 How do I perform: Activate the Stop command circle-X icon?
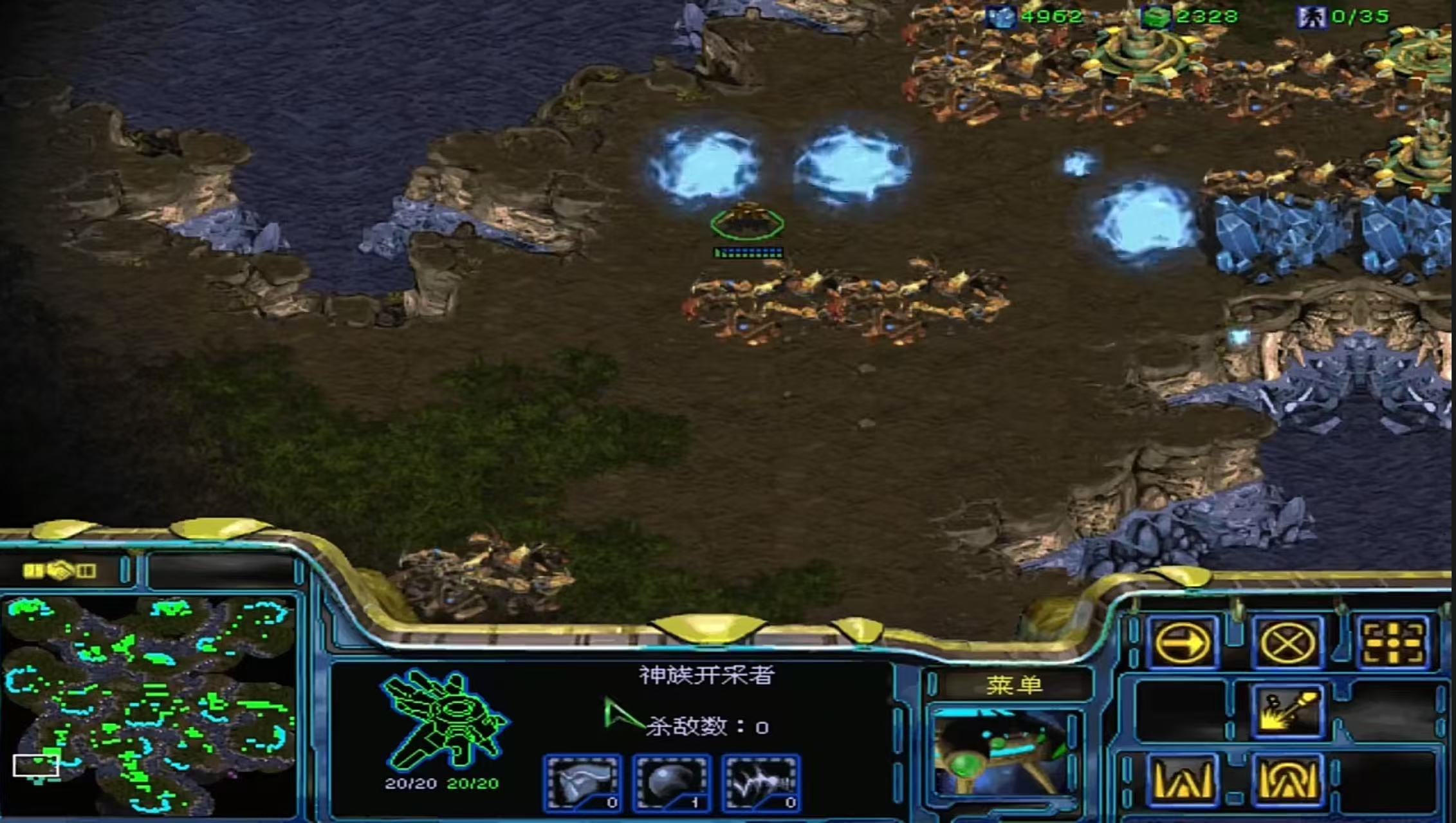pos(1287,642)
